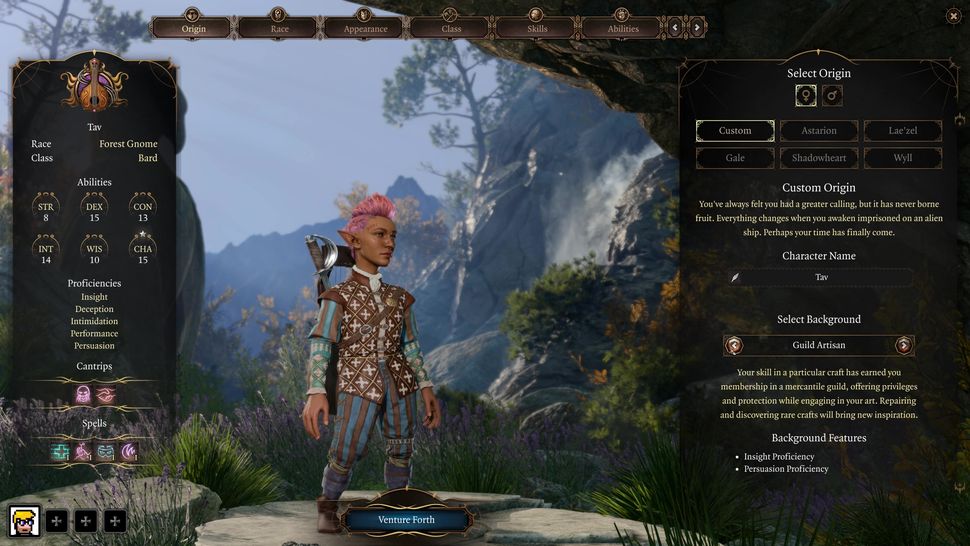
Task: Select the female identity icon
Action: (805, 95)
